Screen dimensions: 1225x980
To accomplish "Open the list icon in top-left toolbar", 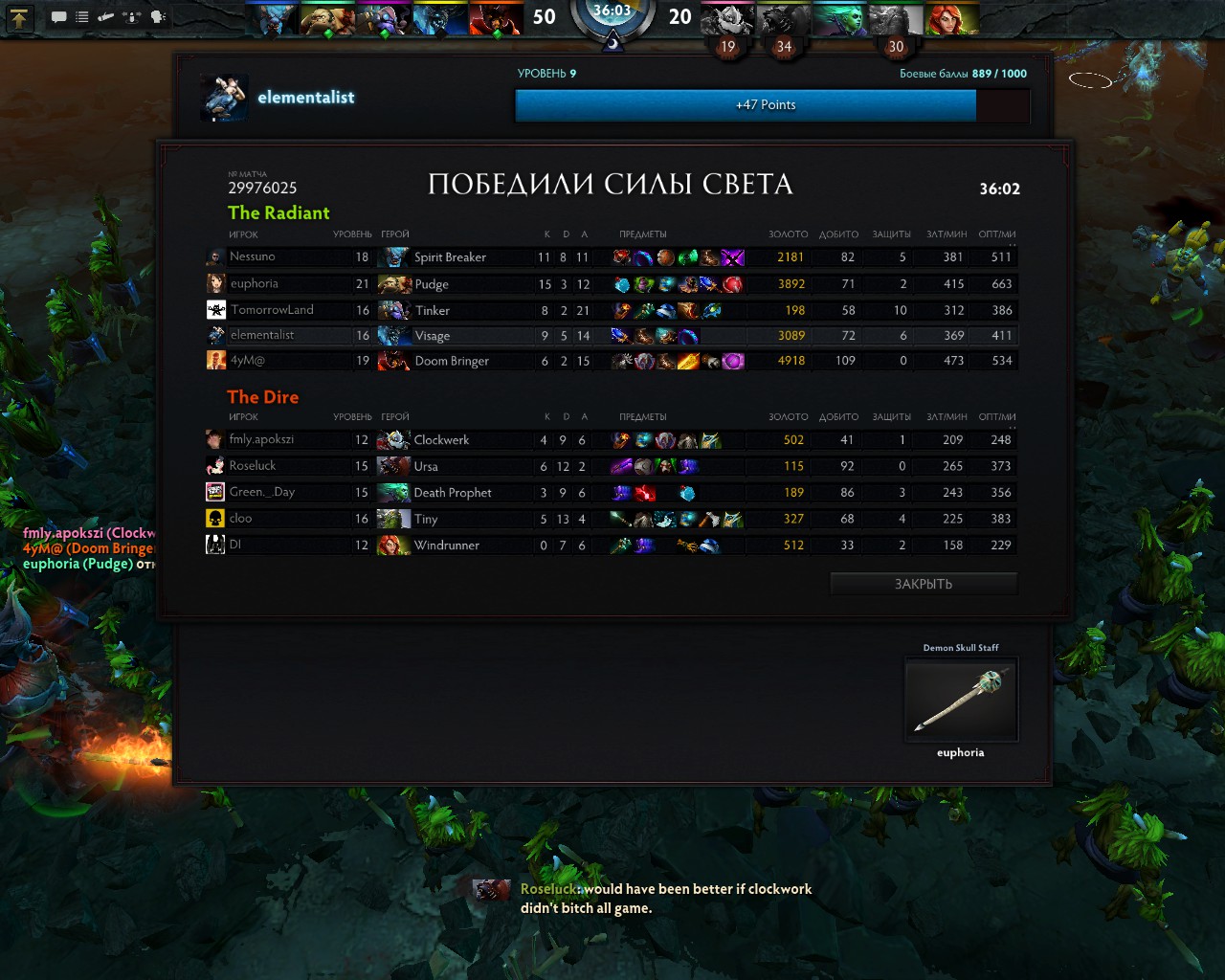I will pos(82,17).
